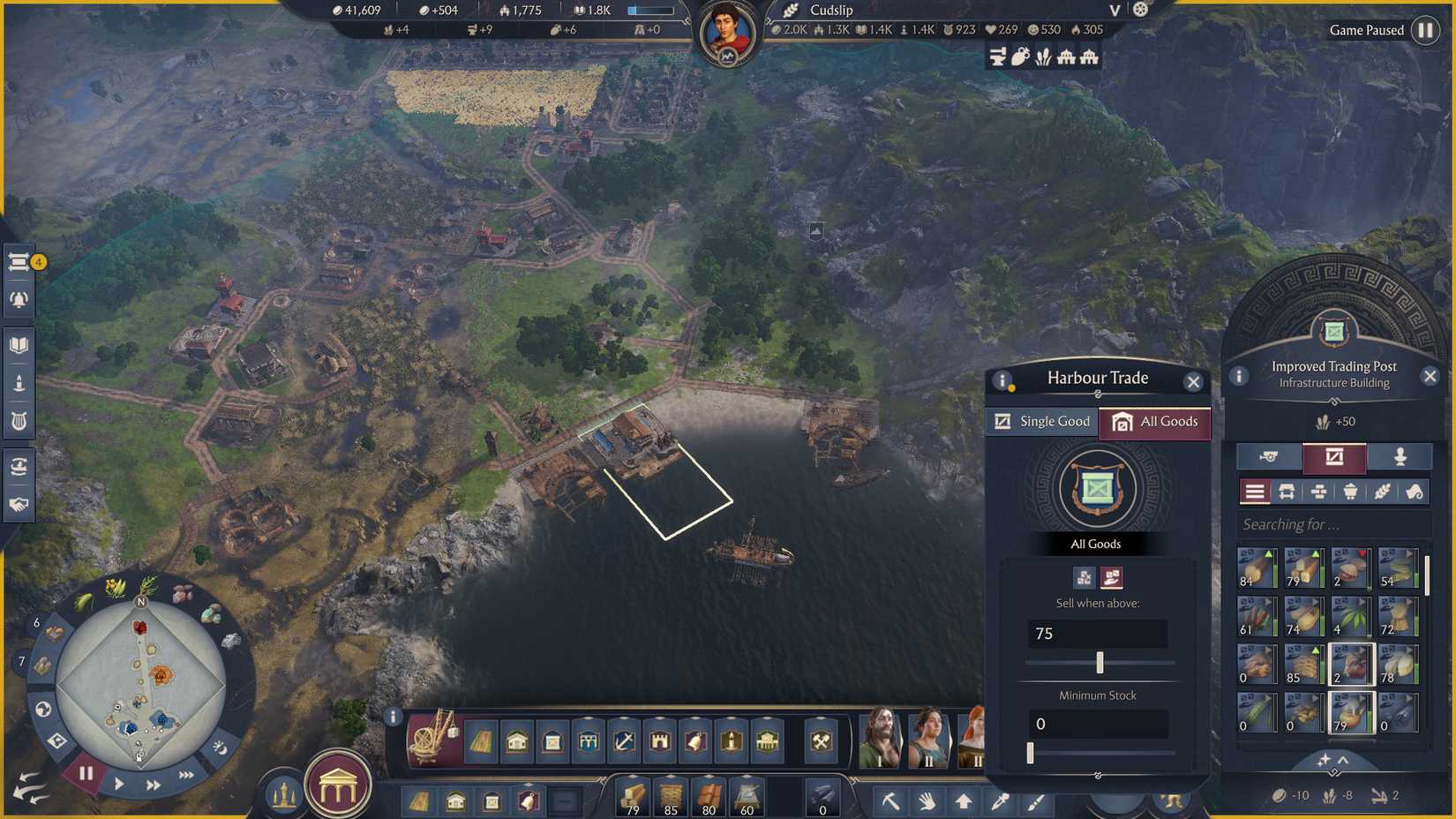1456x819 pixels.
Task: Switch to the Single Good tab
Action: click(1041, 421)
